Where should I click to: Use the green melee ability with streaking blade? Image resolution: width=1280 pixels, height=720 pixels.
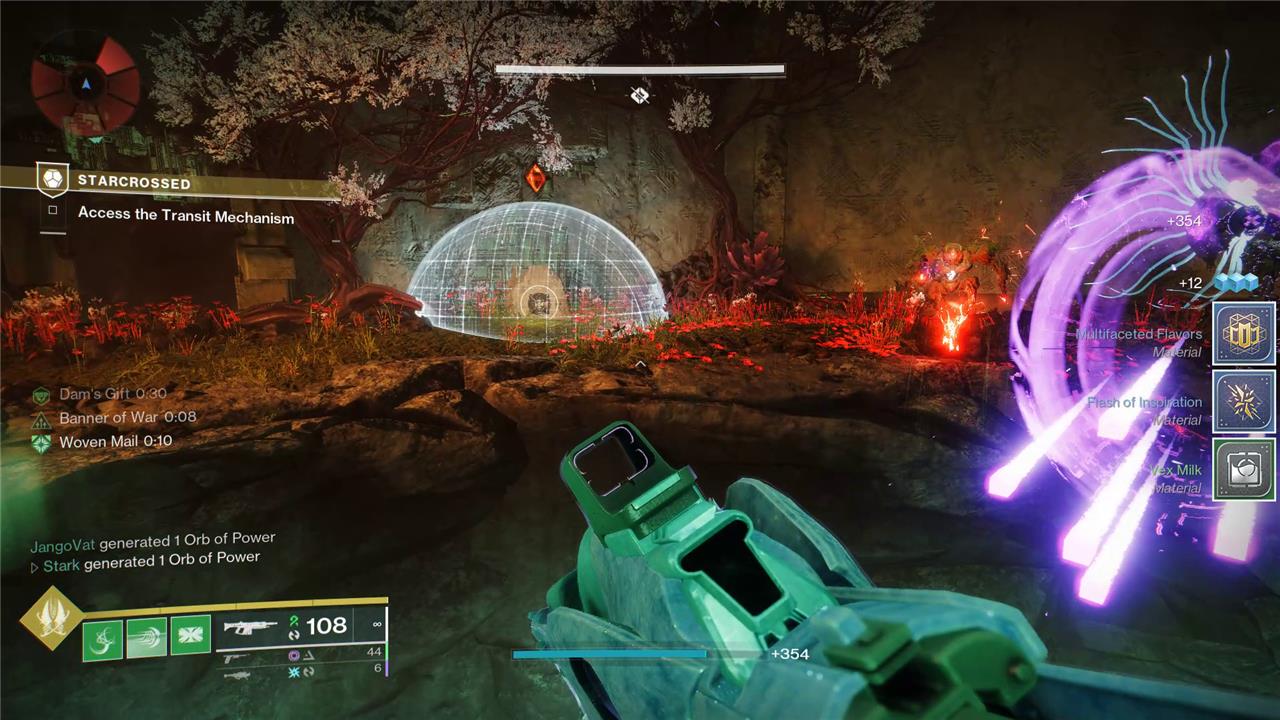[x=146, y=638]
